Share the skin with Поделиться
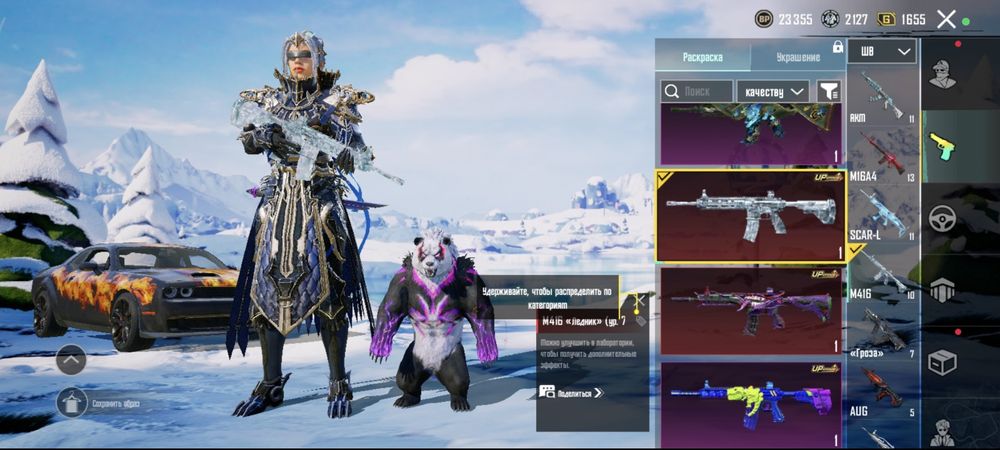This screenshot has height=450, width=1000. click(x=572, y=393)
